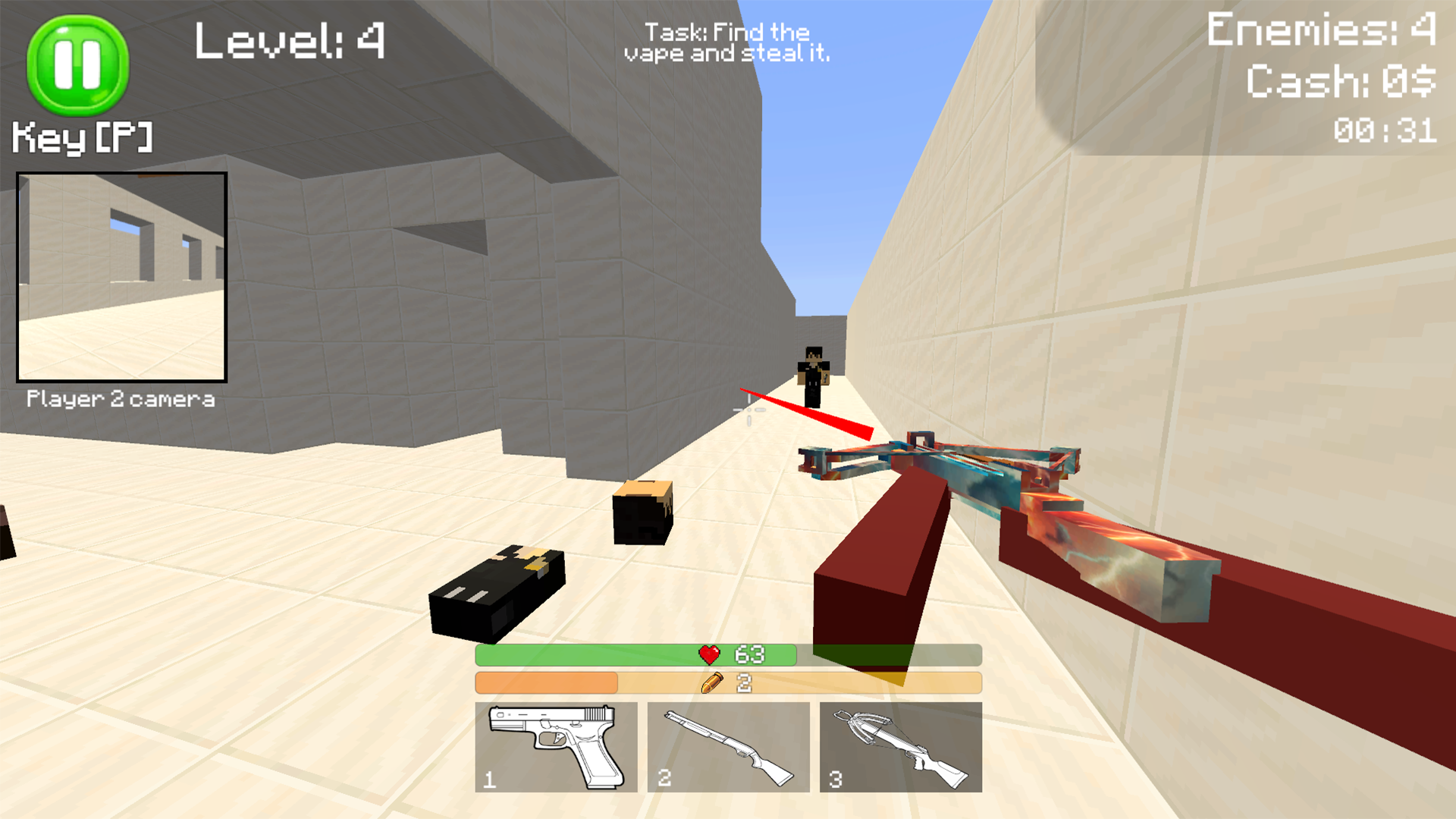Click weapon slot 1 to switch weapons
Image resolution: width=1456 pixels, height=819 pixels.
(x=556, y=746)
